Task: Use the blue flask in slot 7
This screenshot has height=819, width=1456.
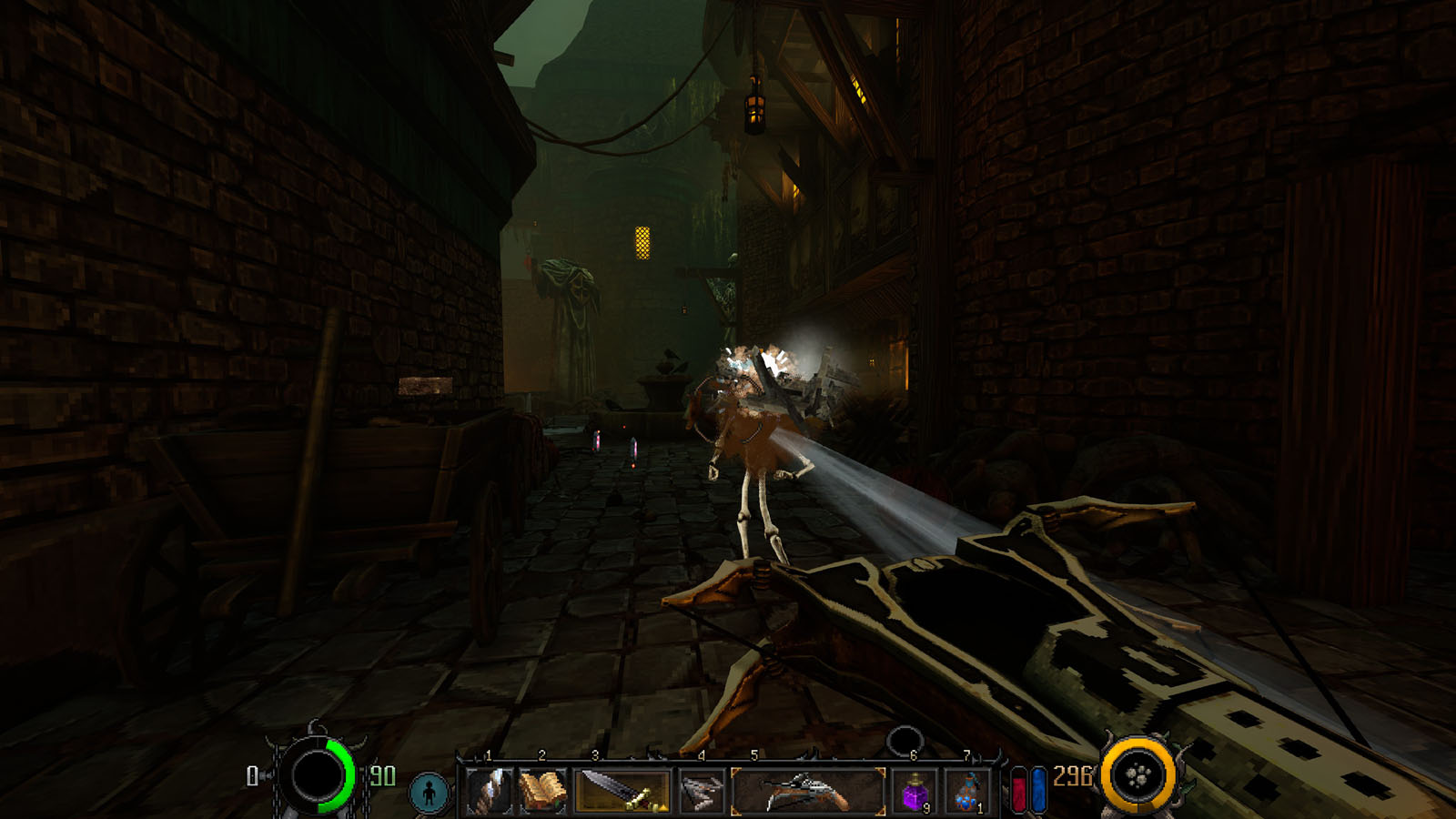Action: pos(968,792)
